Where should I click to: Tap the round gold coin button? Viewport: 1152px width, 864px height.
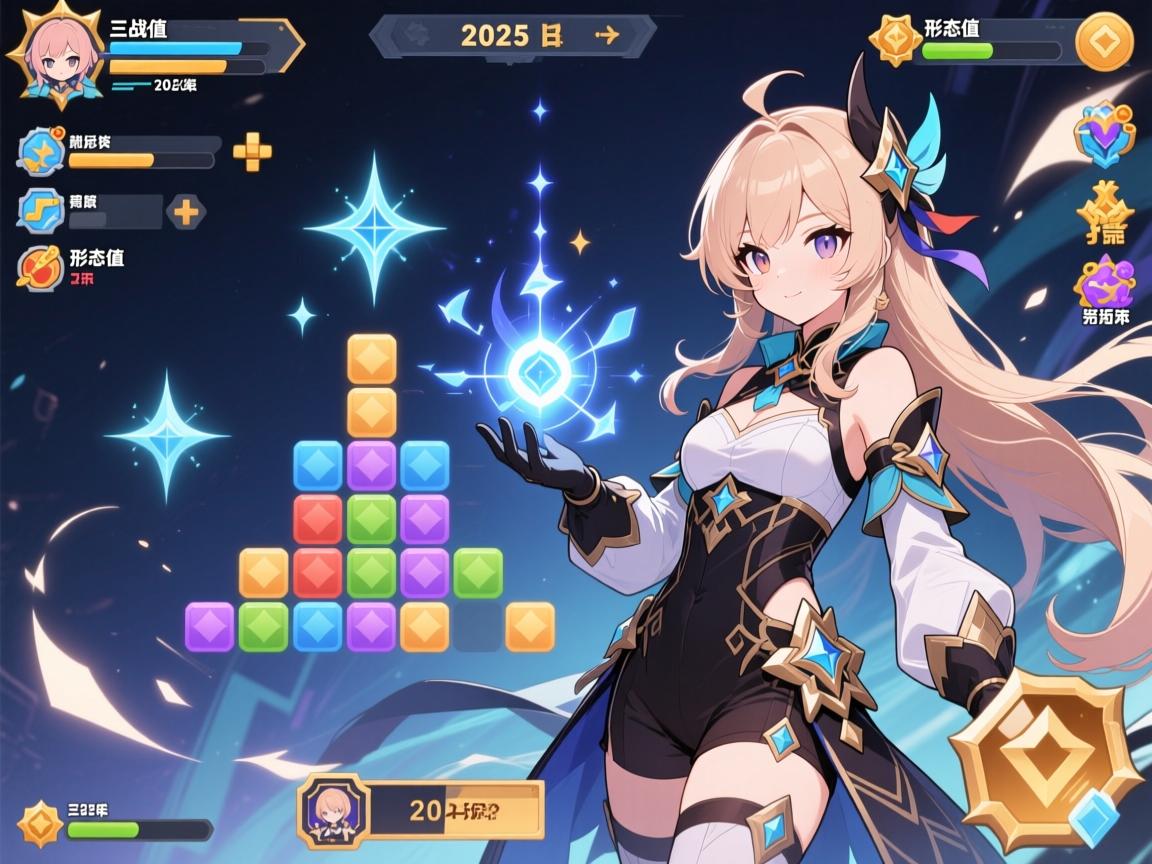[1104, 43]
